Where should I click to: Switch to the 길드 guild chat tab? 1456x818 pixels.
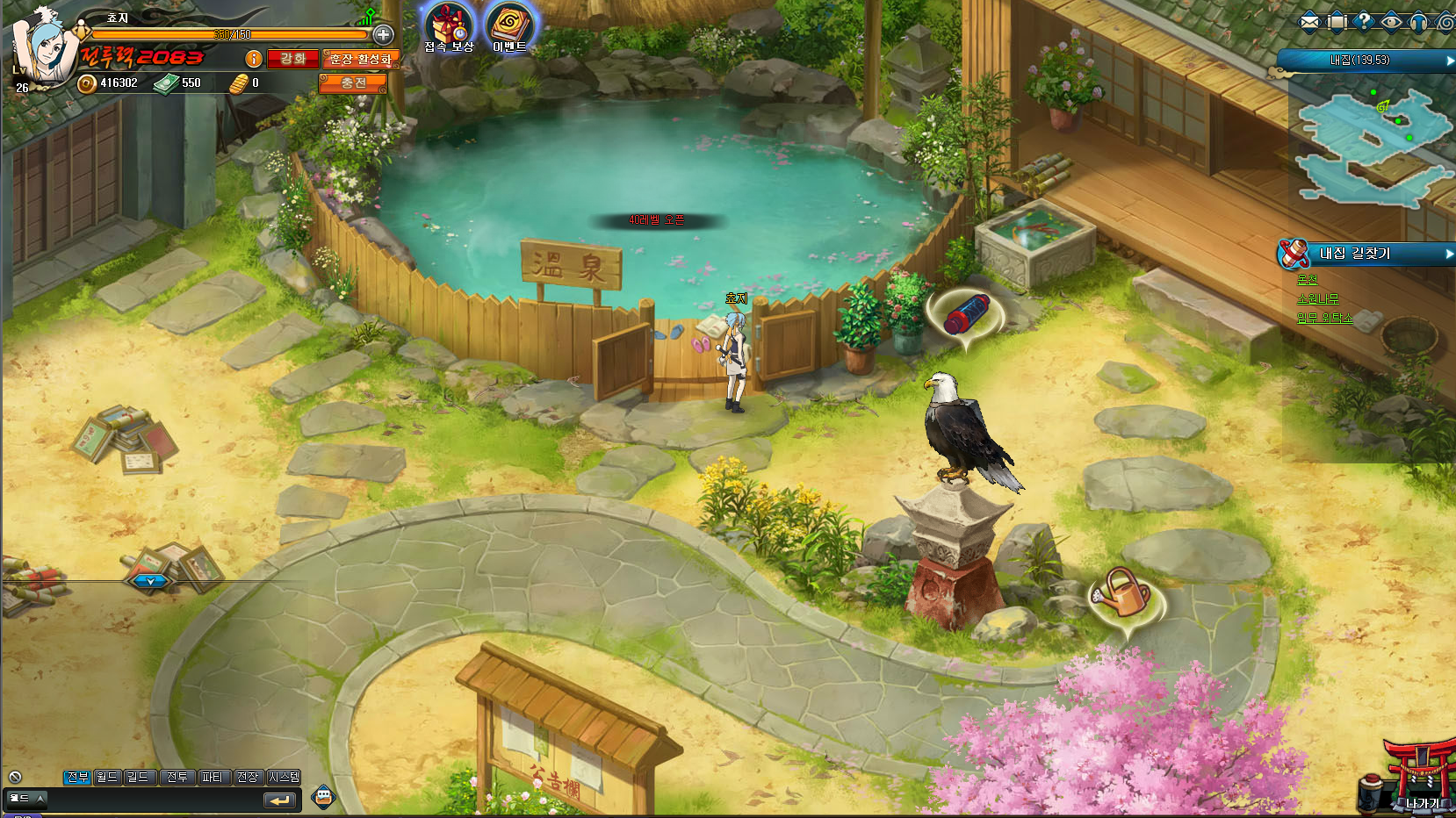coord(138,777)
